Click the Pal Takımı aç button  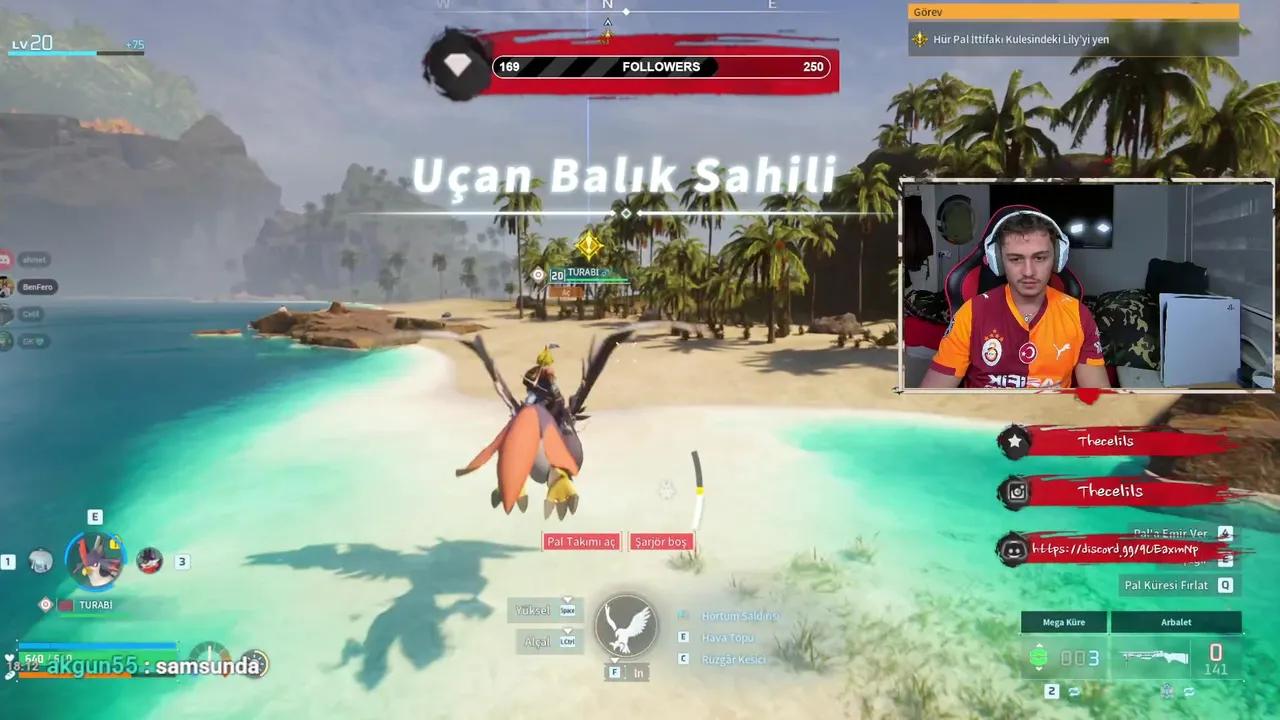581,541
